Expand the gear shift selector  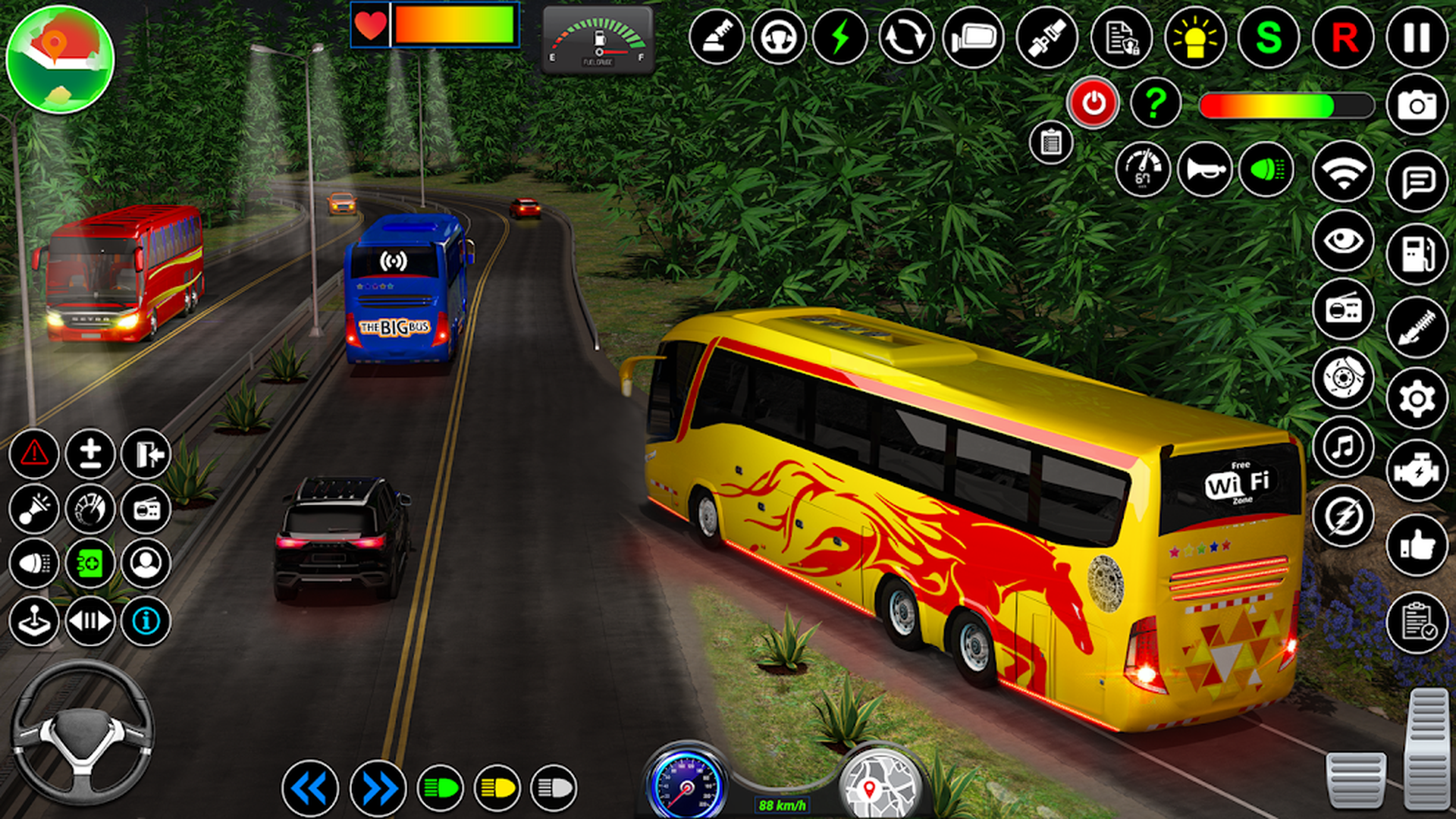click(91, 622)
